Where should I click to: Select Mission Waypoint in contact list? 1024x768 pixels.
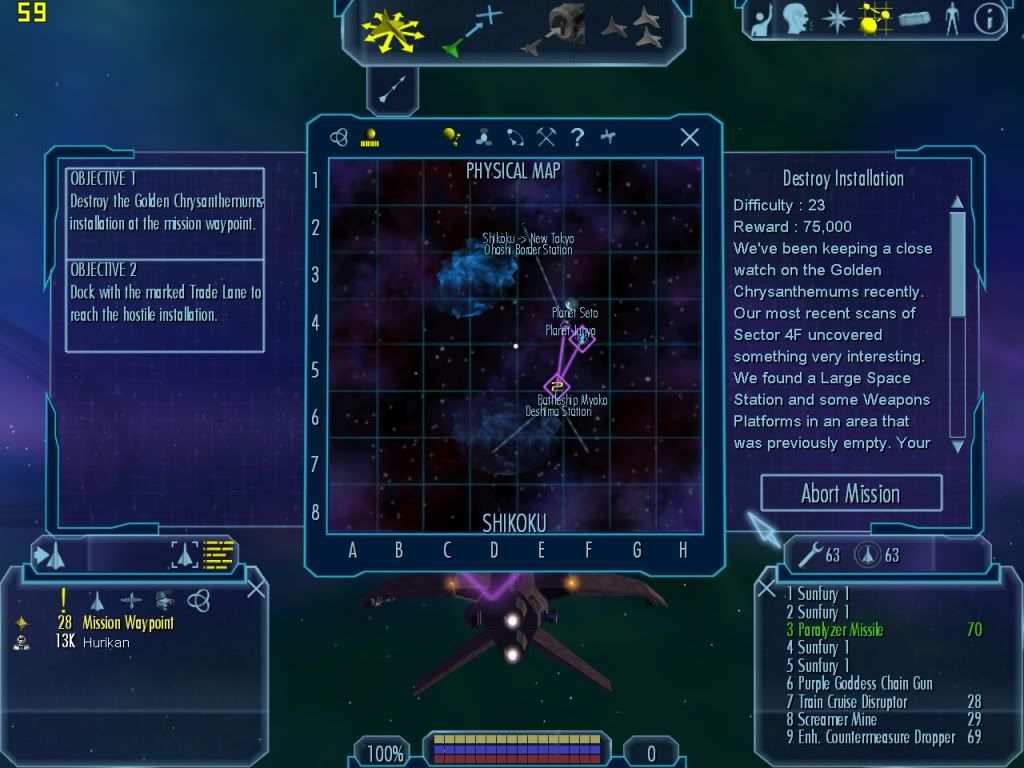128,623
